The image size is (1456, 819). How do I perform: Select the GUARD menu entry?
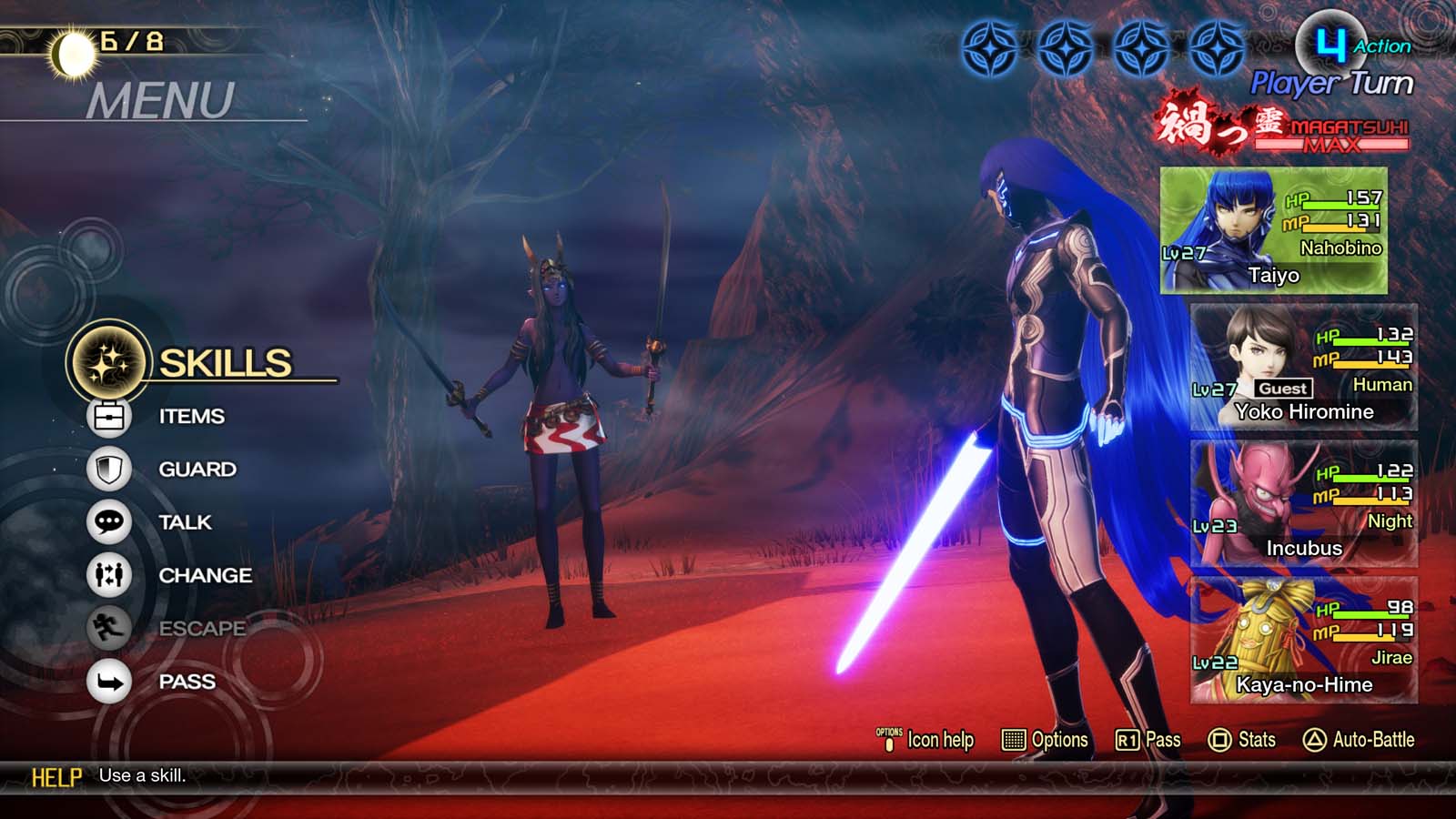(x=197, y=470)
